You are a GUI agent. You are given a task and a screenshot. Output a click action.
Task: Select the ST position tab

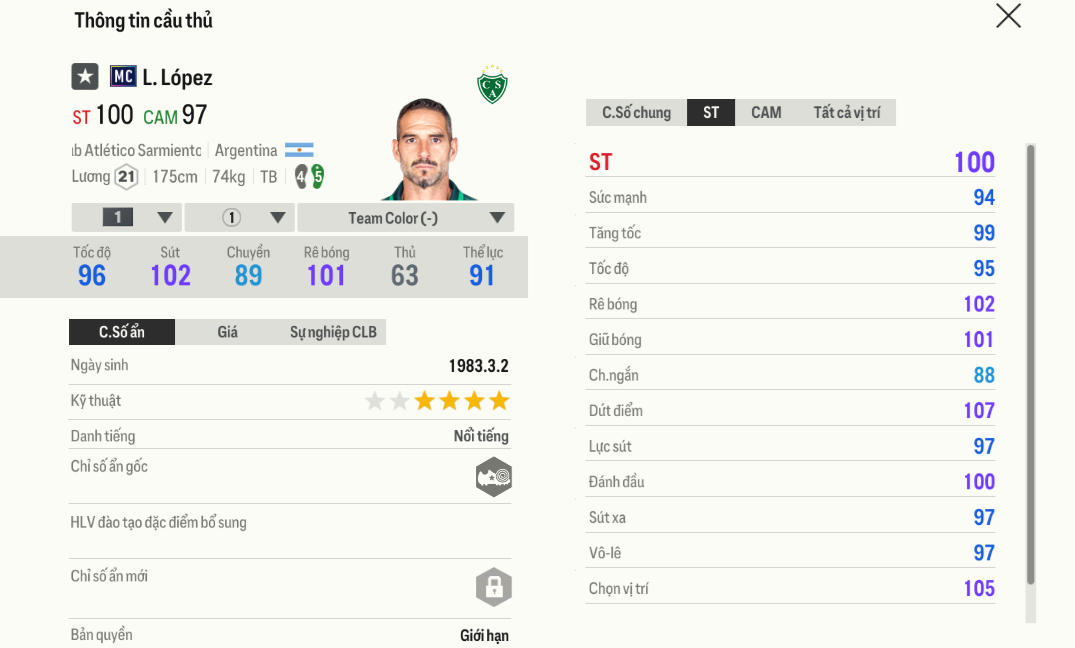(711, 112)
